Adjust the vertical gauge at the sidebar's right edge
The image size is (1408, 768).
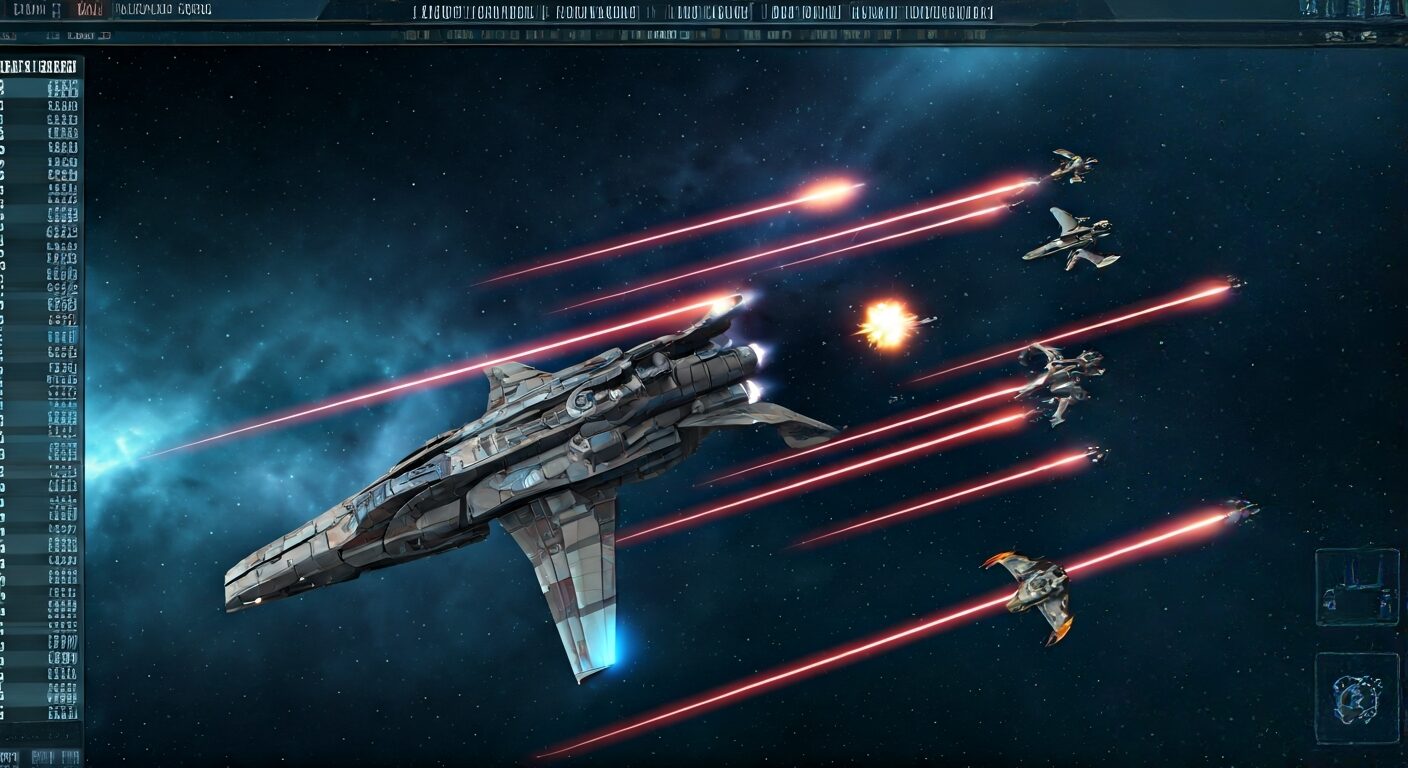click(88, 400)
